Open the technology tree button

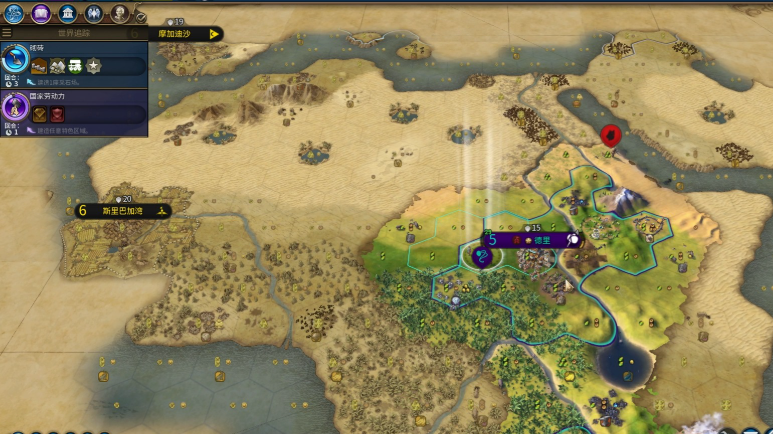click(15, 13)
